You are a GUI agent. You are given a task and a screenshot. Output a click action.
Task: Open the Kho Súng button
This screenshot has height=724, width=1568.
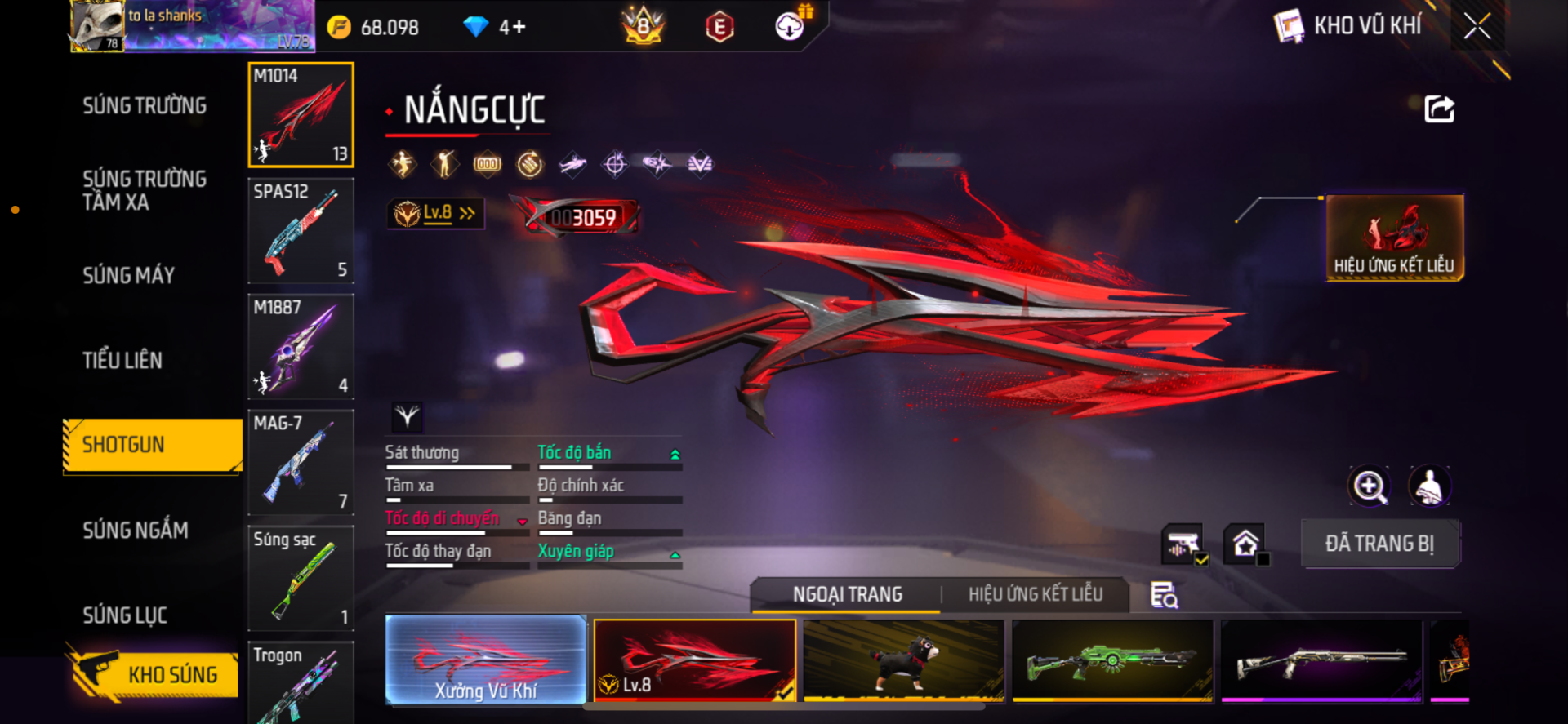pyautogui.click(x=154, y=674)
